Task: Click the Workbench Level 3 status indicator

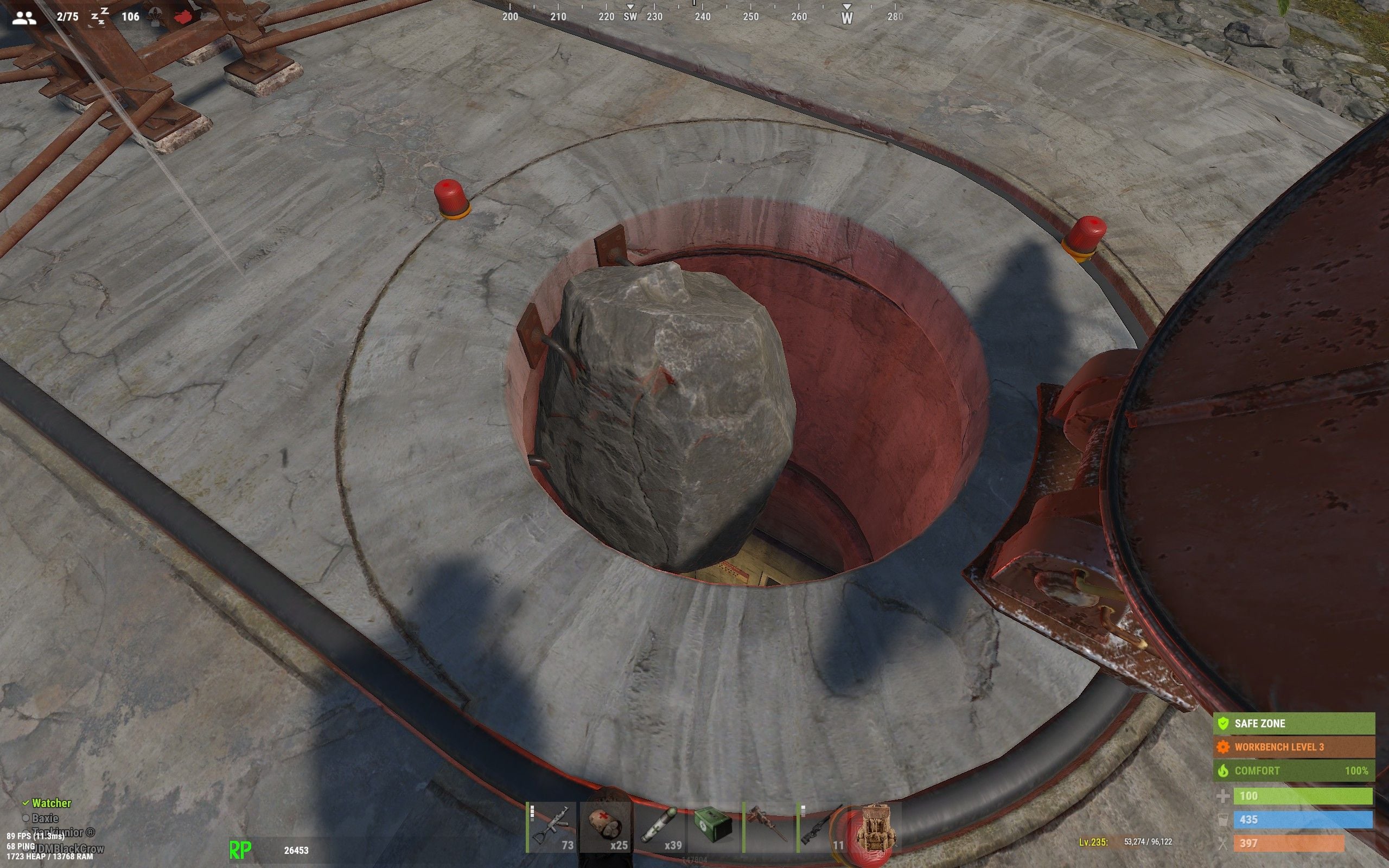Action: coord(1294,747)
